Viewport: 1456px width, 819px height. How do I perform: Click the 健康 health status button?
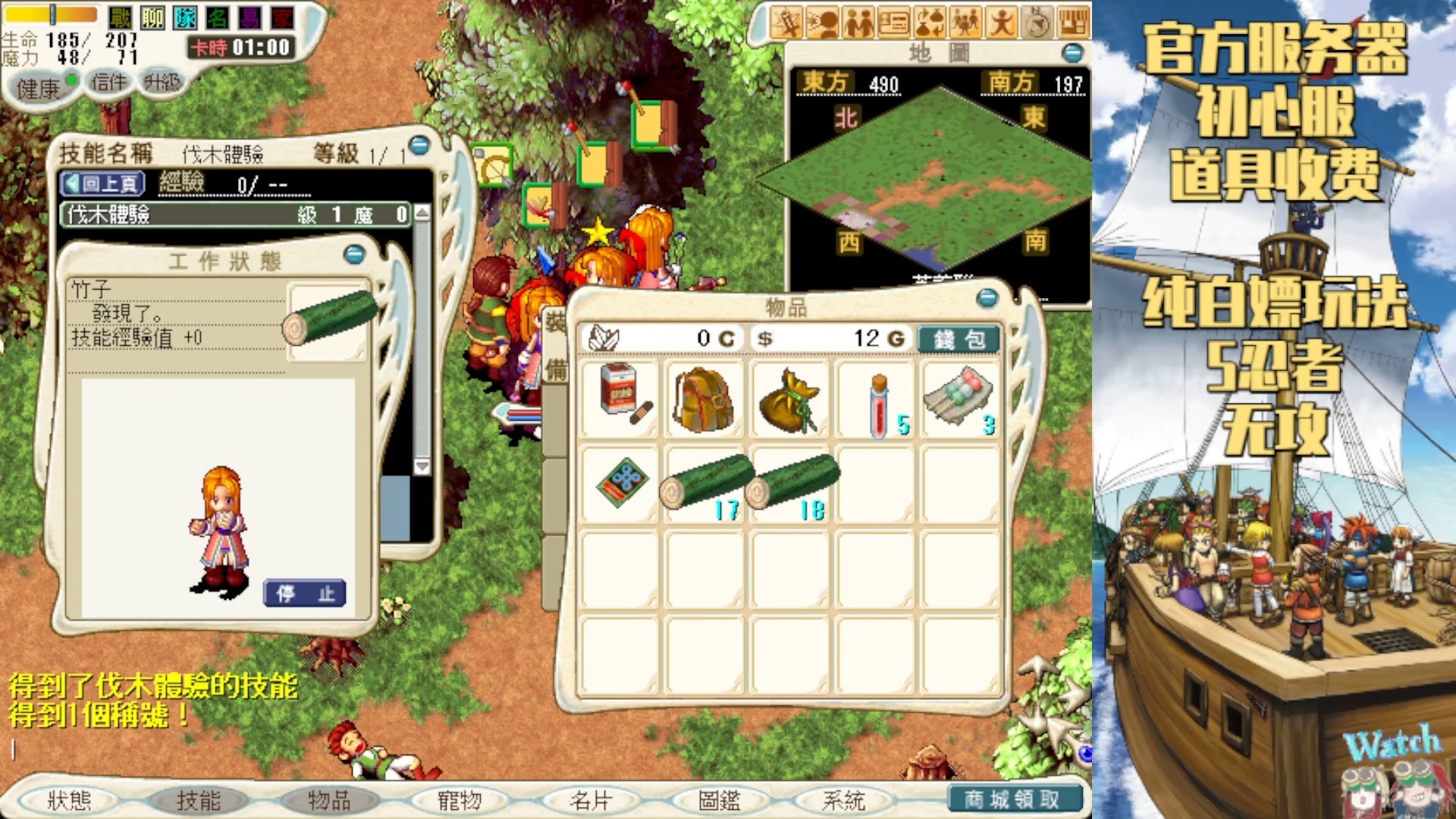click(x=39, y=89)
